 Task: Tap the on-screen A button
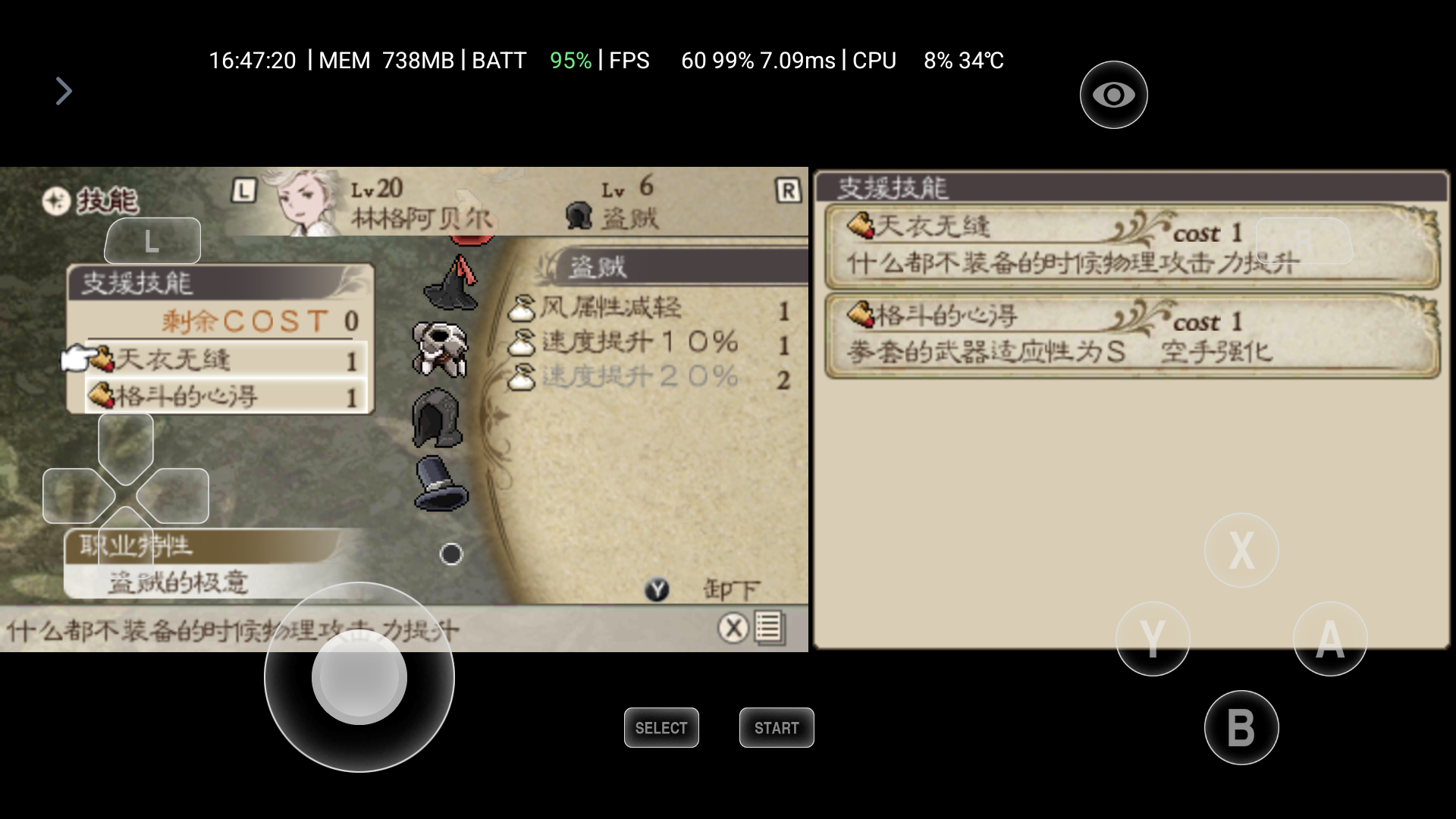(x=1330, y=639)
